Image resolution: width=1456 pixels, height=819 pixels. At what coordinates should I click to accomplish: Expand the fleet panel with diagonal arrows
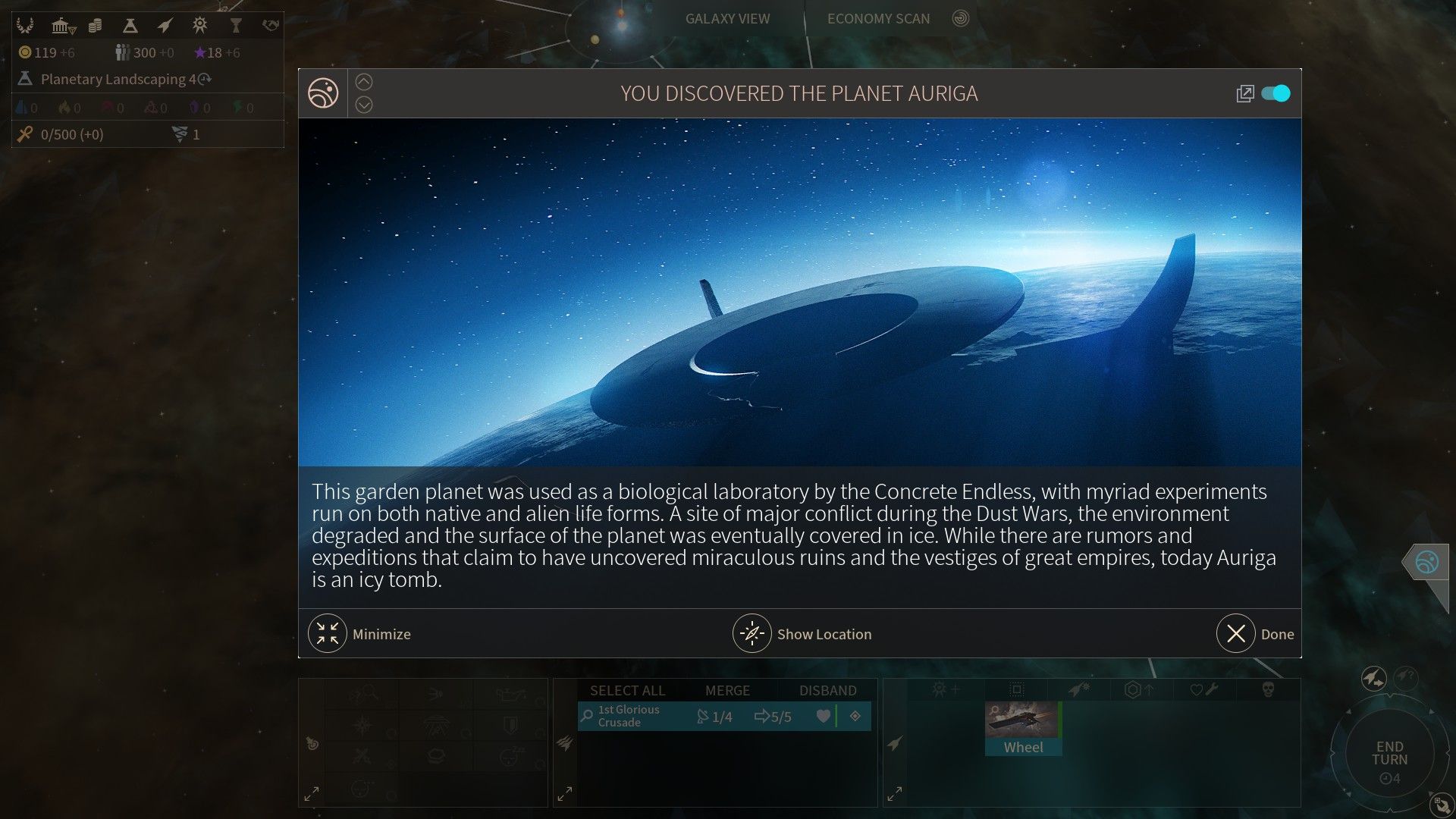click(x=564, y=793)
